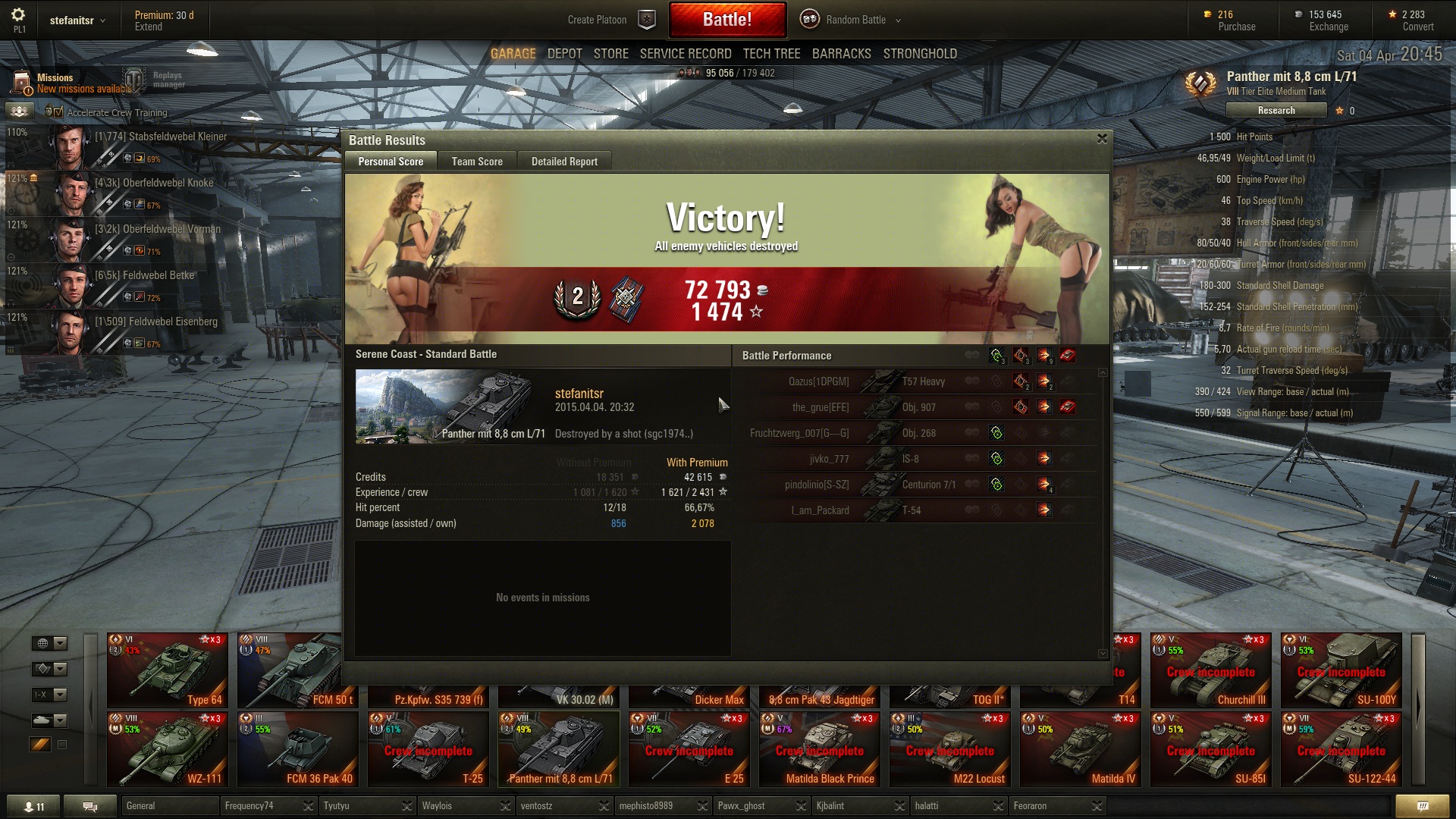
Task: Open the Depot menu
Action: [564, 54]
